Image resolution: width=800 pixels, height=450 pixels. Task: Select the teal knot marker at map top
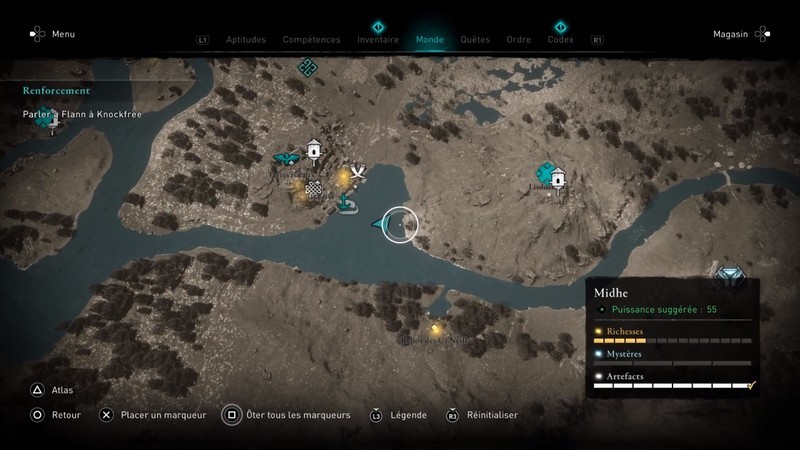click(308, 66)
